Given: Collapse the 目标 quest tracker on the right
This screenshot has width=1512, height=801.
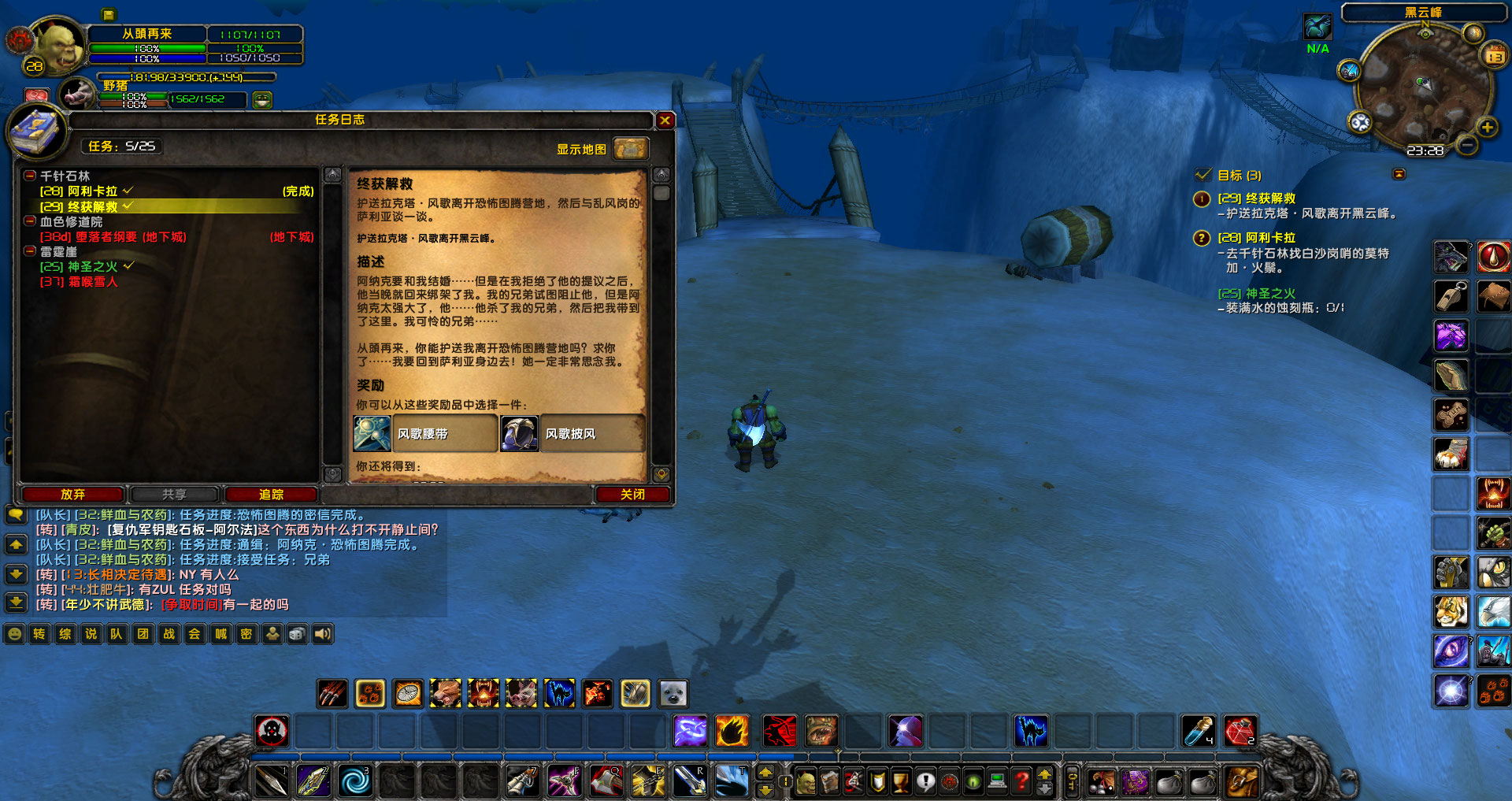Looking at the screenshot, I should [x=1399, y=175].
